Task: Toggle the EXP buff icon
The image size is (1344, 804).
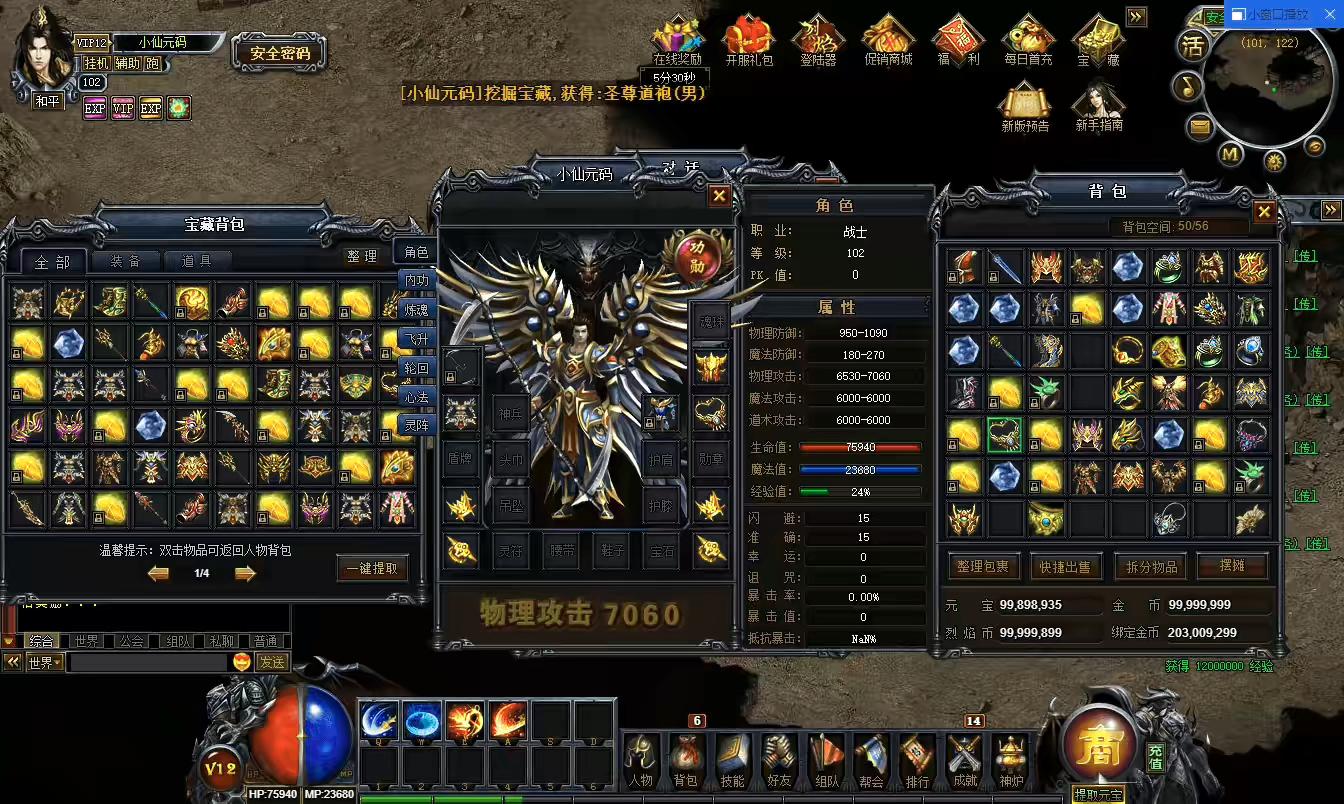Action: pyautogui.click(x=95, y=108)
